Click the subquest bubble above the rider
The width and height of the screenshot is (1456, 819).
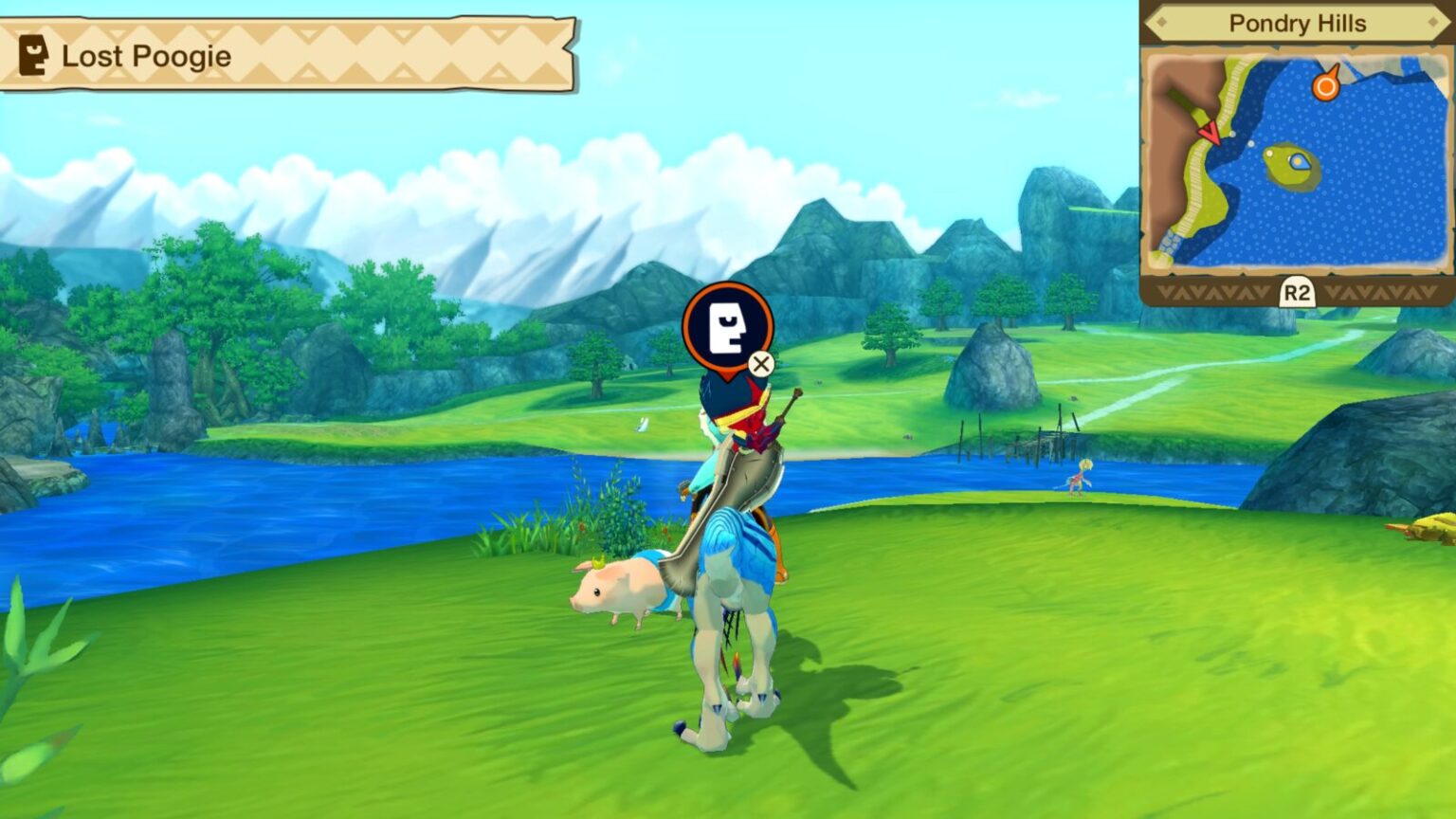point(725,329)
